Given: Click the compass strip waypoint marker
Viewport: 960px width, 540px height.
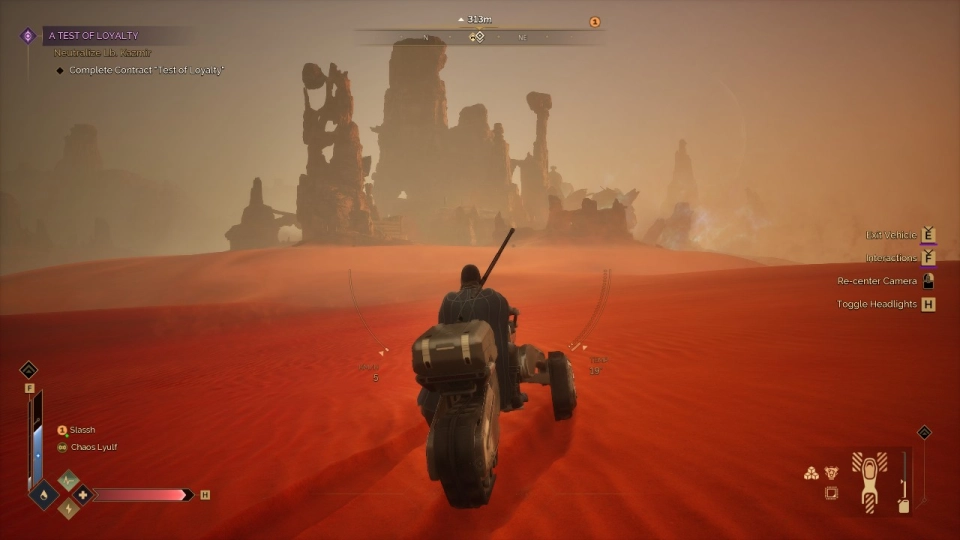Looking at the screenshot, I should point(479,37).
